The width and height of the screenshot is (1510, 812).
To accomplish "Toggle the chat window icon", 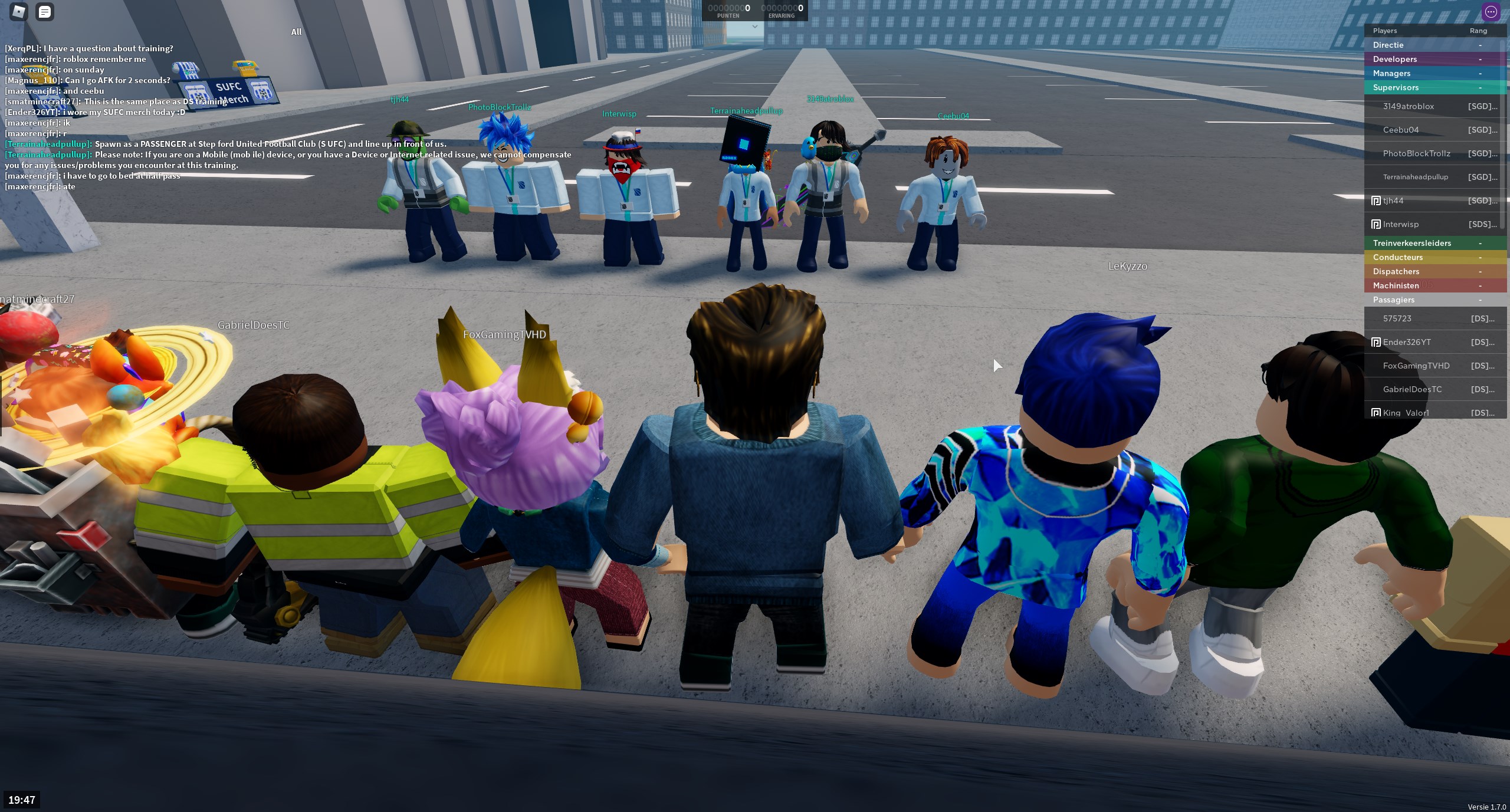I will [x=45, y=12].
